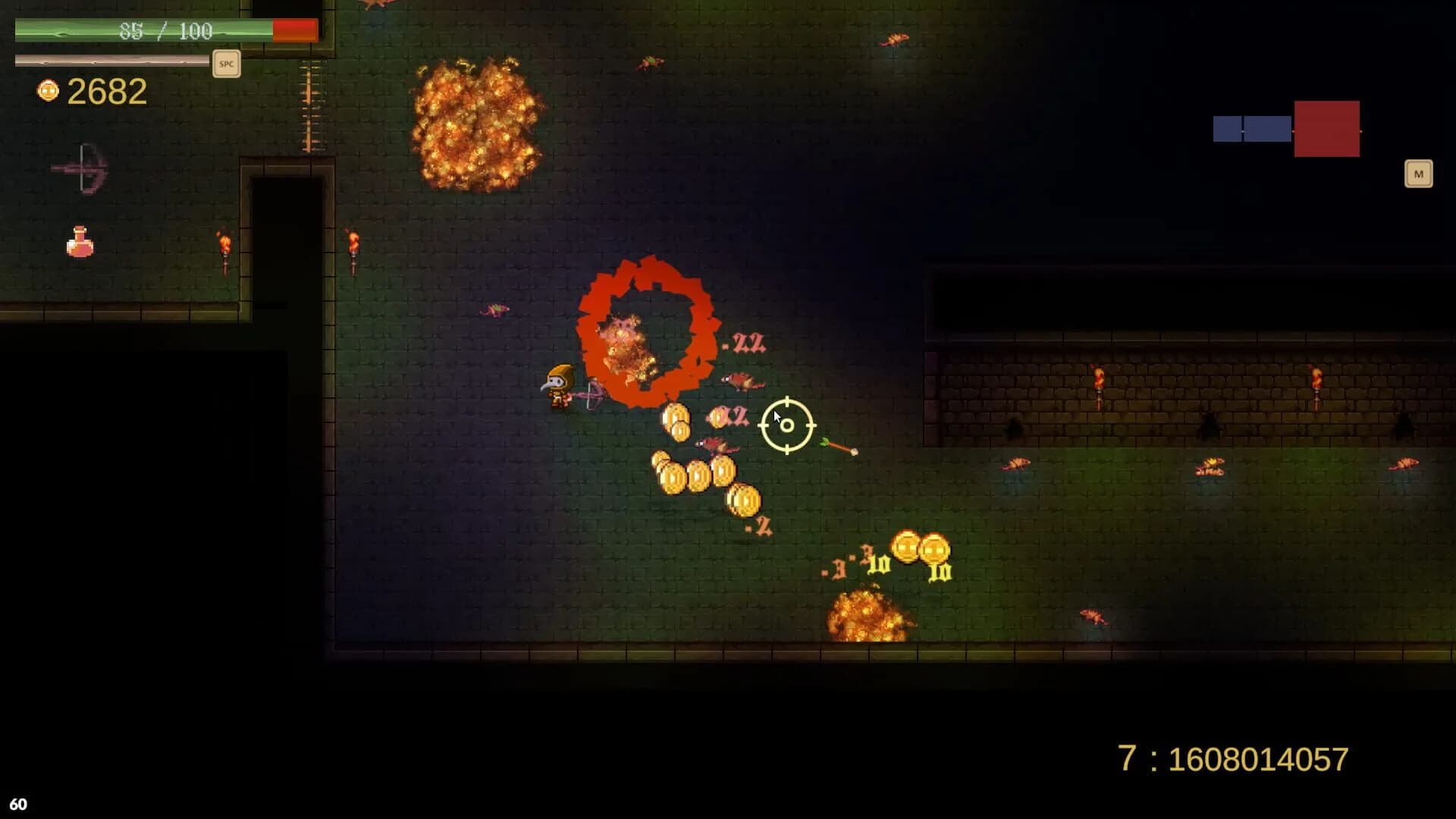Toggle the crosshair targeting reticle
The image size is (1456, 819).
786,425
